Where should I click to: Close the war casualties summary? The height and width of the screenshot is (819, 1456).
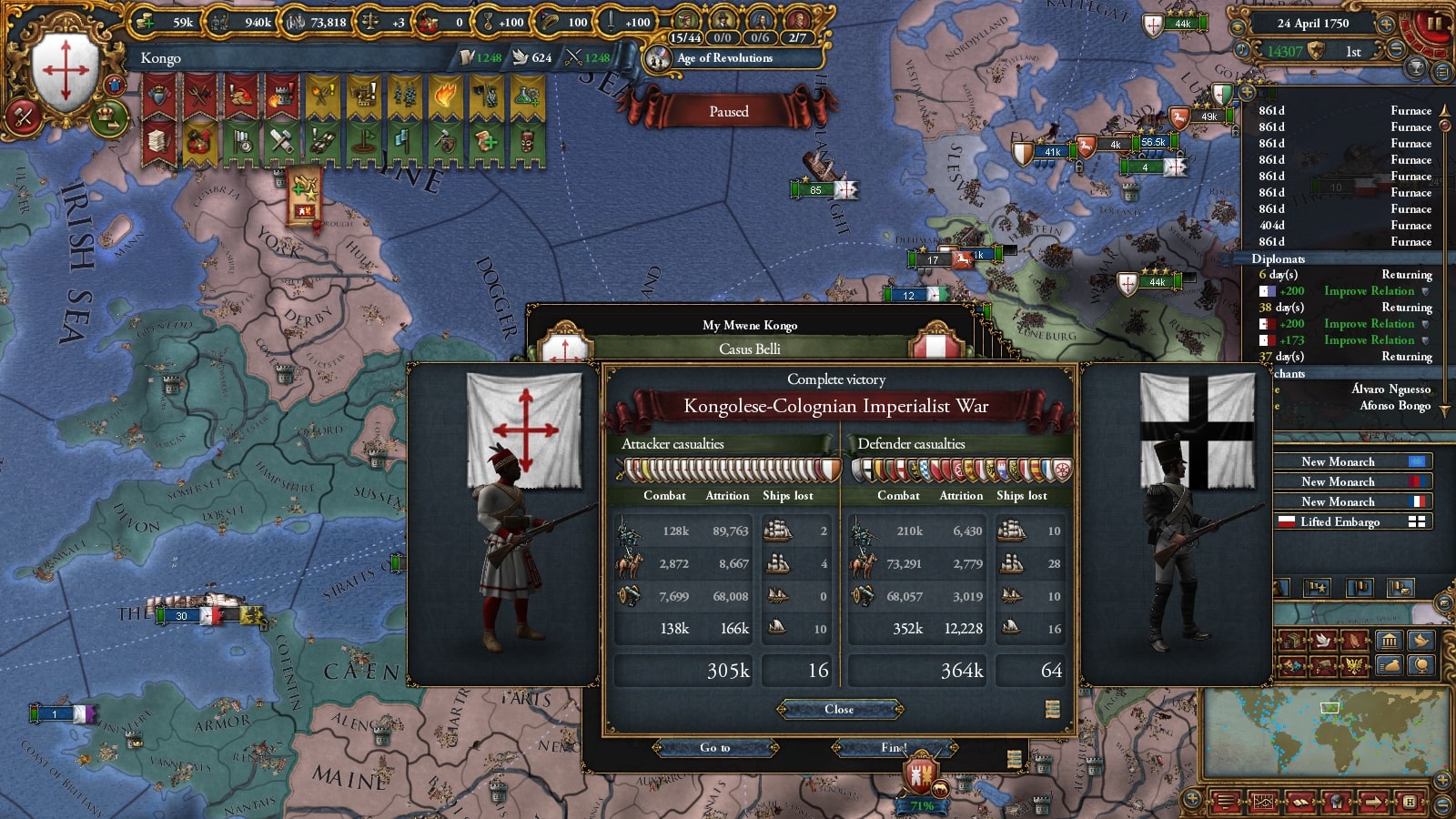[839, 709]
